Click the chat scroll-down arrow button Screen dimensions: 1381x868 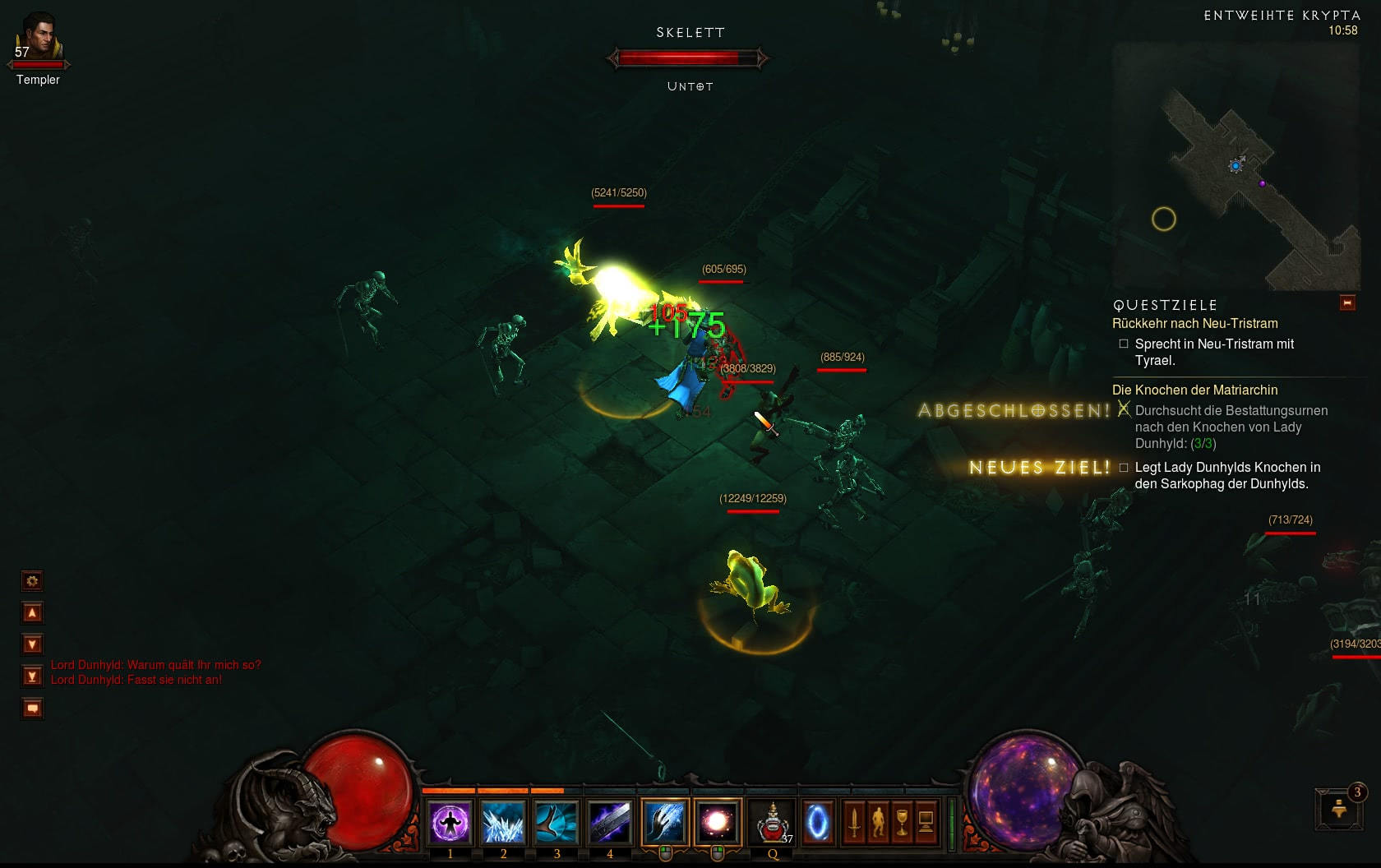point(32,644)
